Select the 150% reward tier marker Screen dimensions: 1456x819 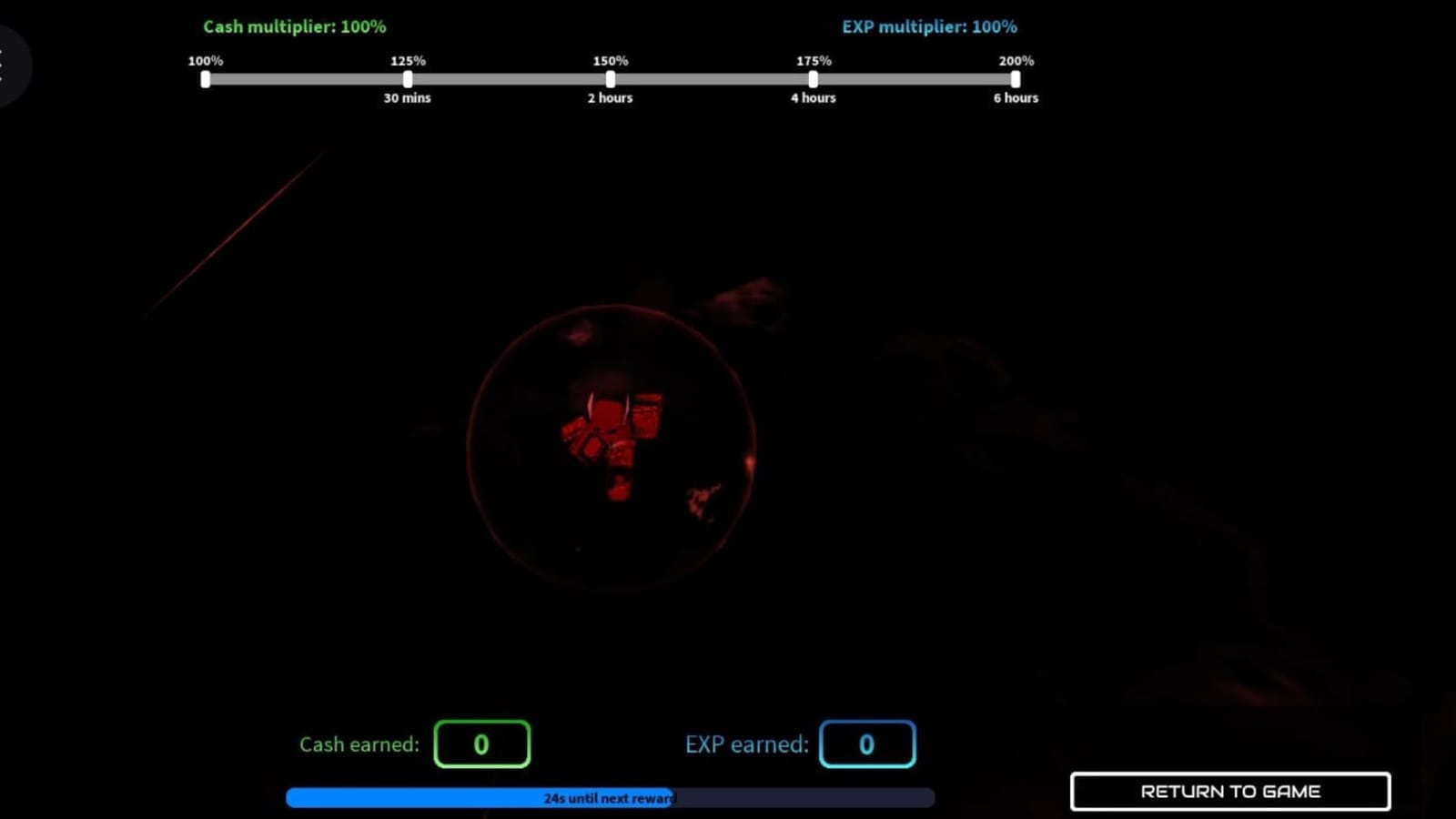click(x=610, y=79)
